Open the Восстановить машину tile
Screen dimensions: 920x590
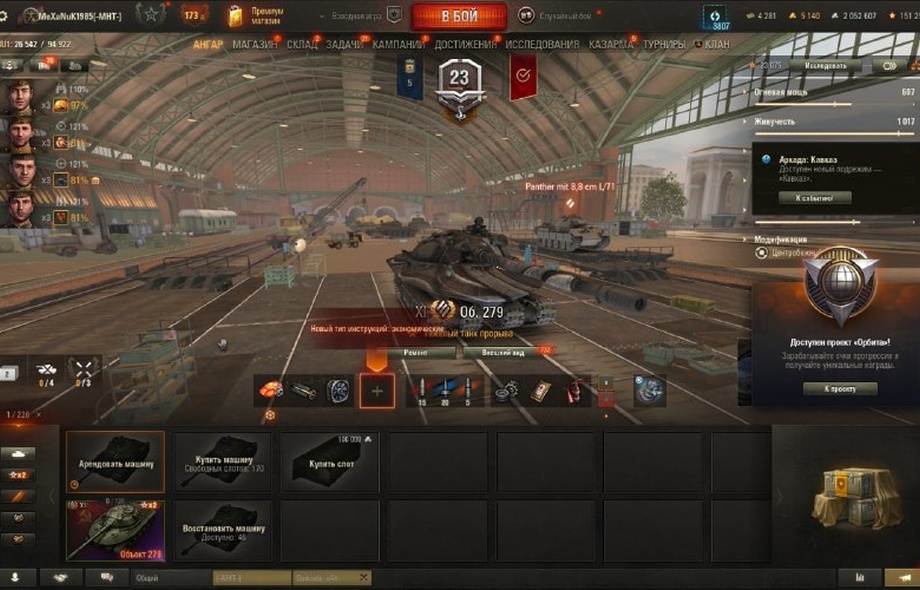click(x=223, y=530)
